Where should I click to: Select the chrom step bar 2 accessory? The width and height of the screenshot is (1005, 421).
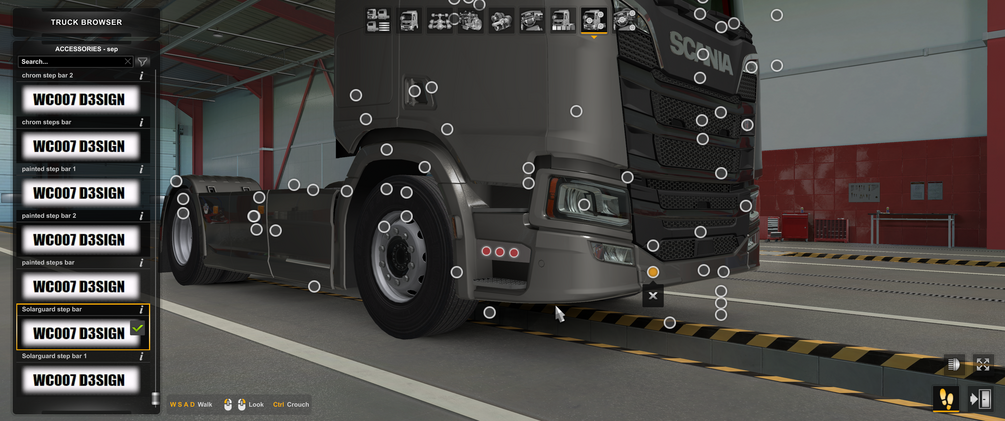click(x=79, y=99)
